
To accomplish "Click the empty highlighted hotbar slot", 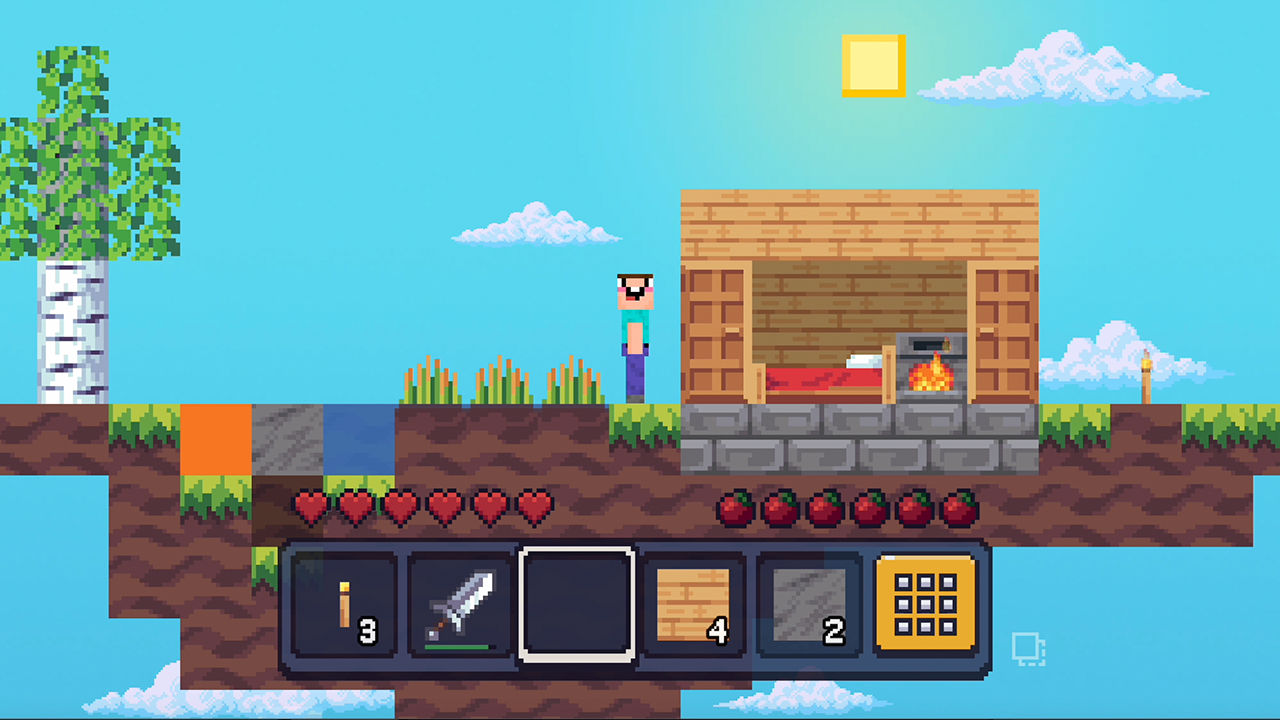I will pyautogui.click(x=576, y=603).
